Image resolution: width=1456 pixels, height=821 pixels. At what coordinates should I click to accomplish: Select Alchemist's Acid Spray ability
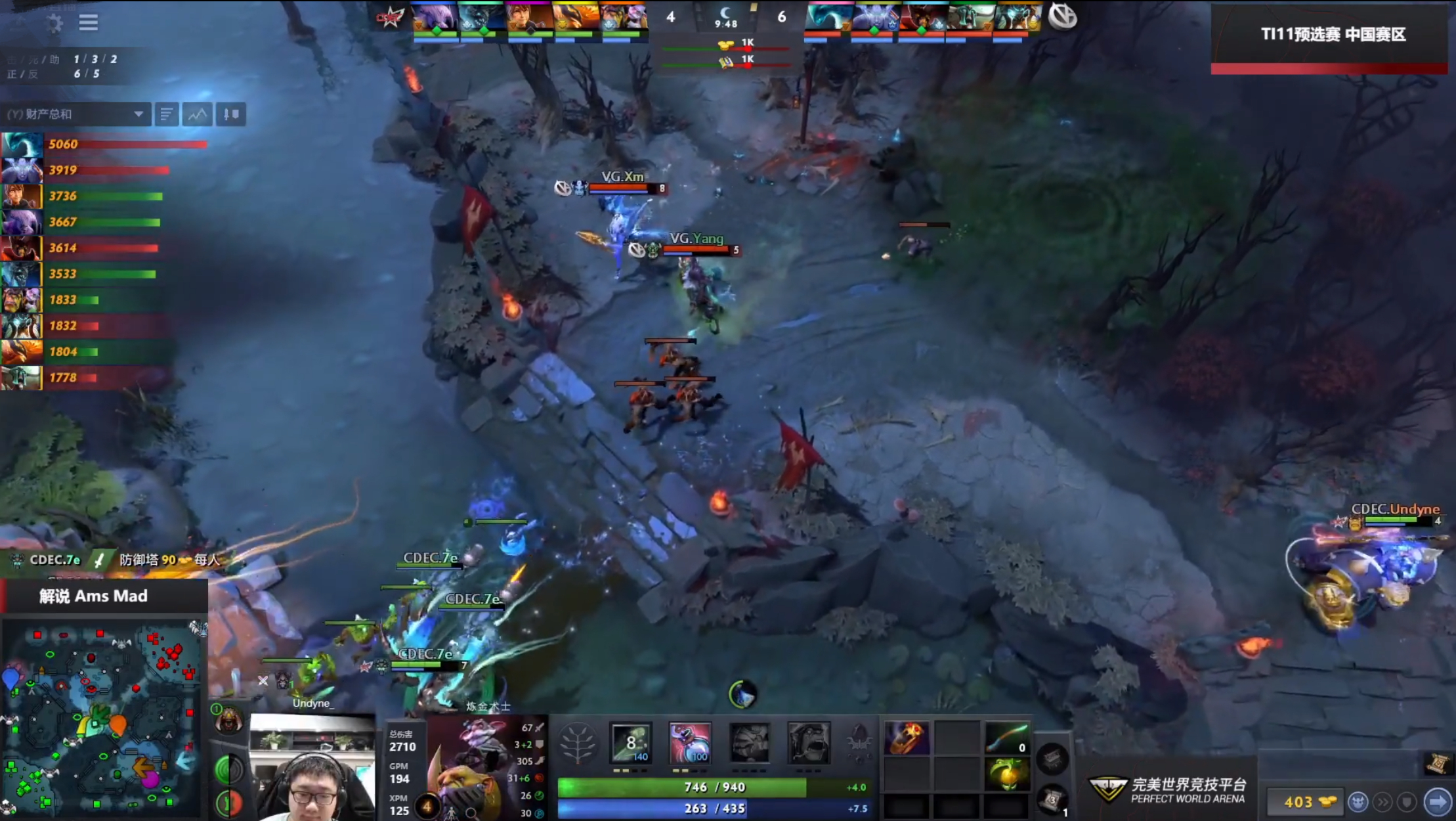point(632,744)
